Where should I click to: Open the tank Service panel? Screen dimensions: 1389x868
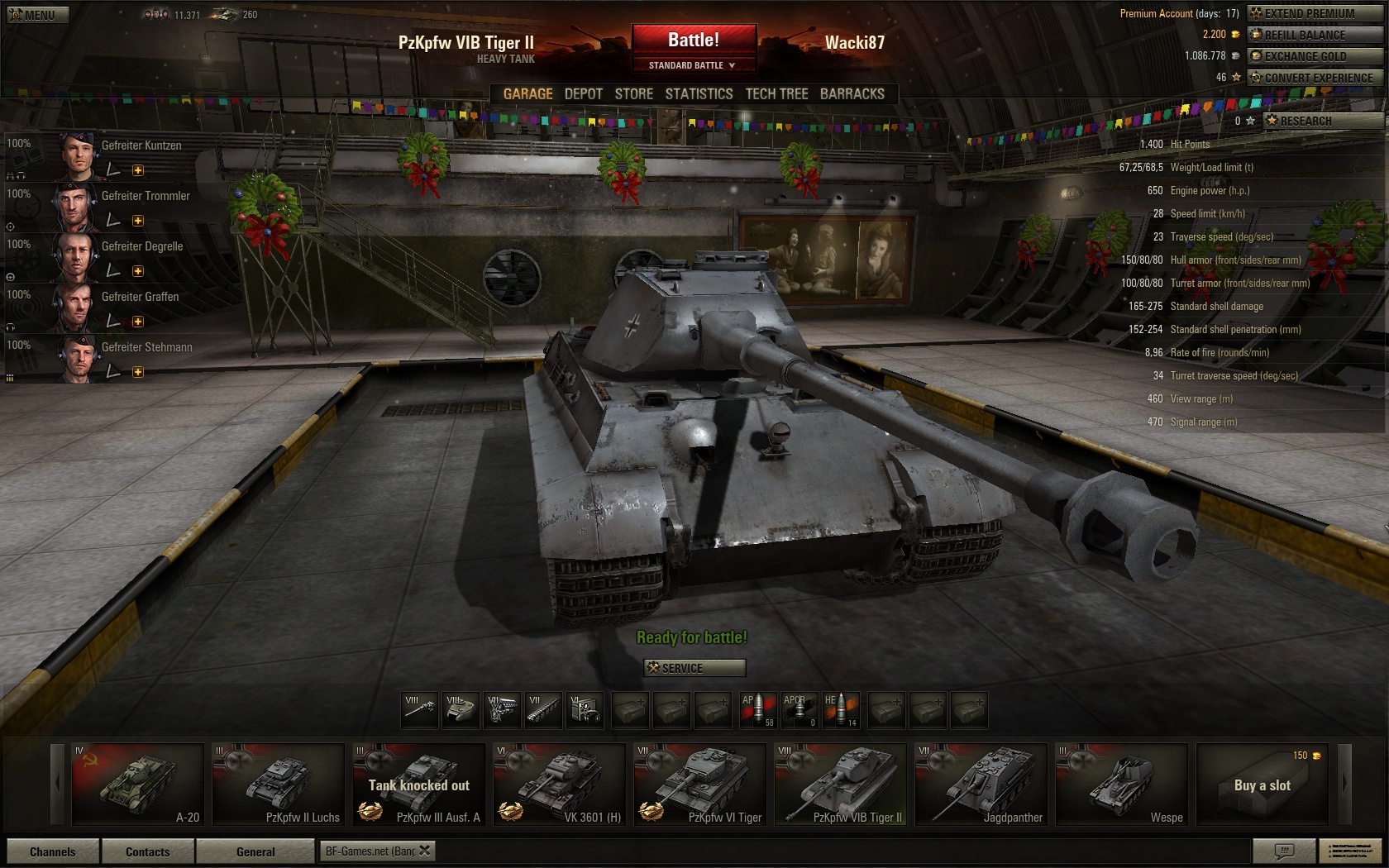coord(694,668)
